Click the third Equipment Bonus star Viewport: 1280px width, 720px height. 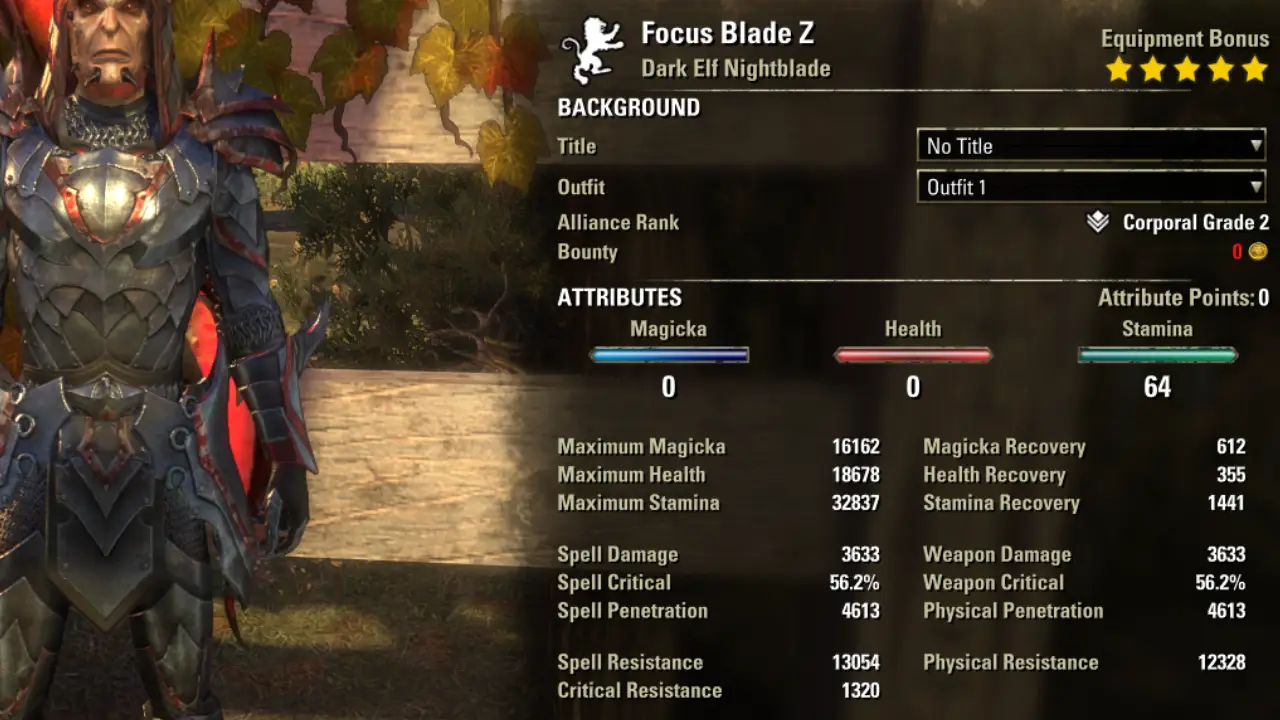click(1186, 69)
